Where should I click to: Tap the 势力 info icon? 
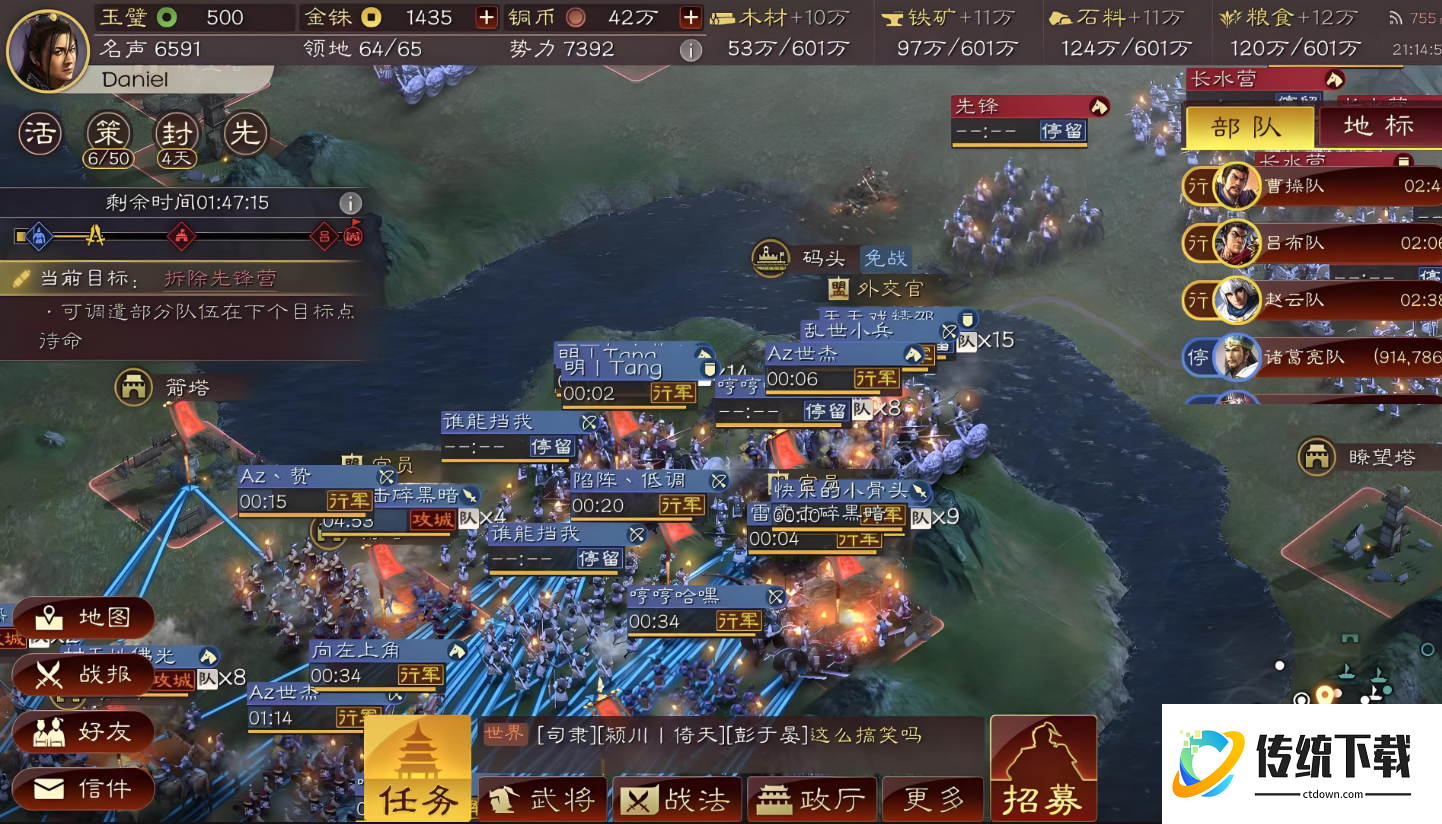click(x=690, y=50)
